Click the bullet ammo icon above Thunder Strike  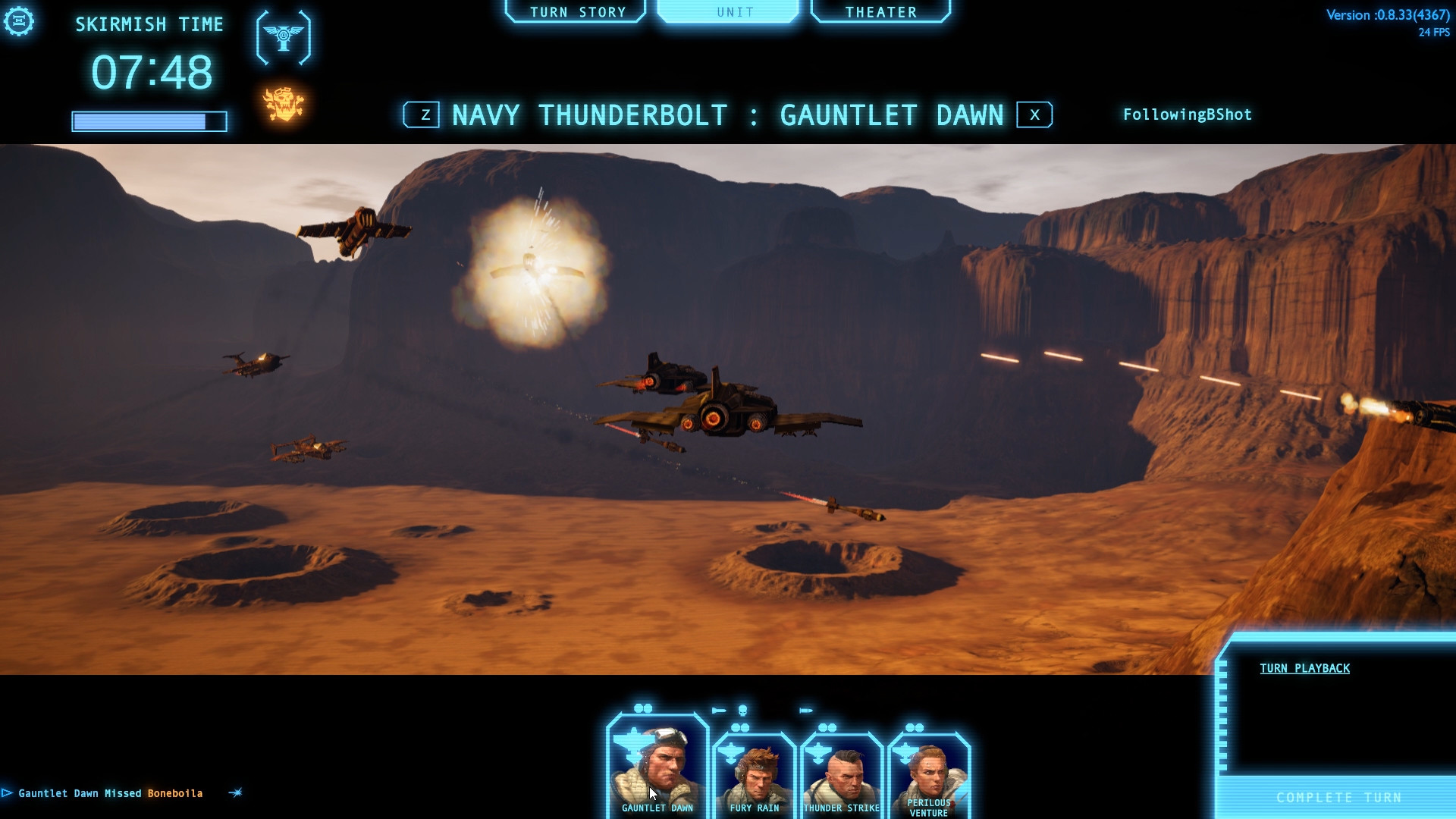point(805,710)
